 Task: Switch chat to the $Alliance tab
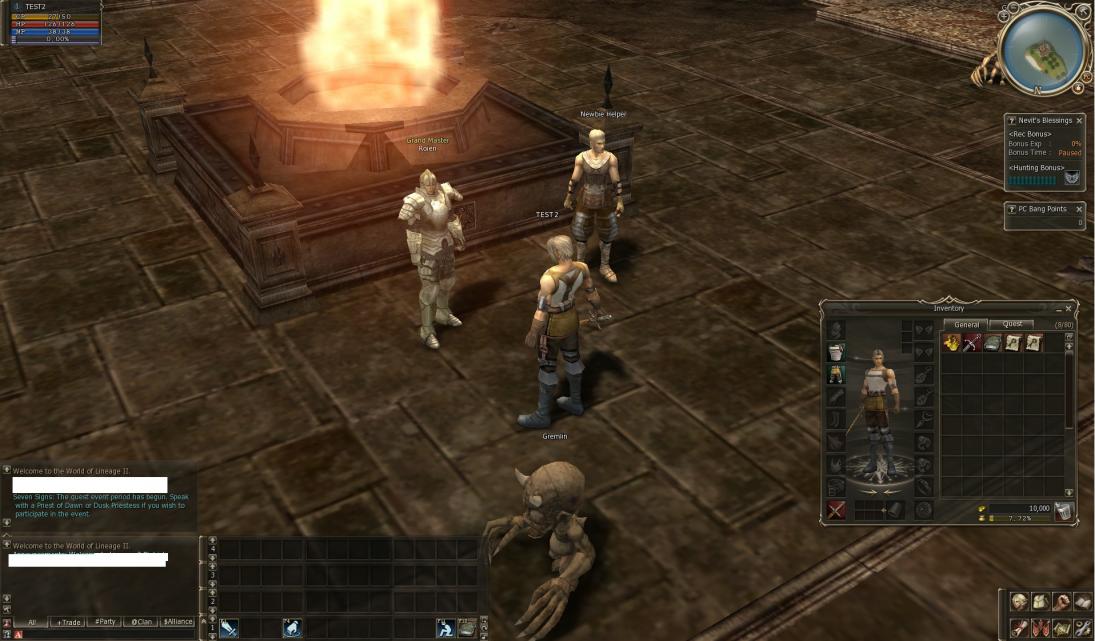click(x=177, y=622)
